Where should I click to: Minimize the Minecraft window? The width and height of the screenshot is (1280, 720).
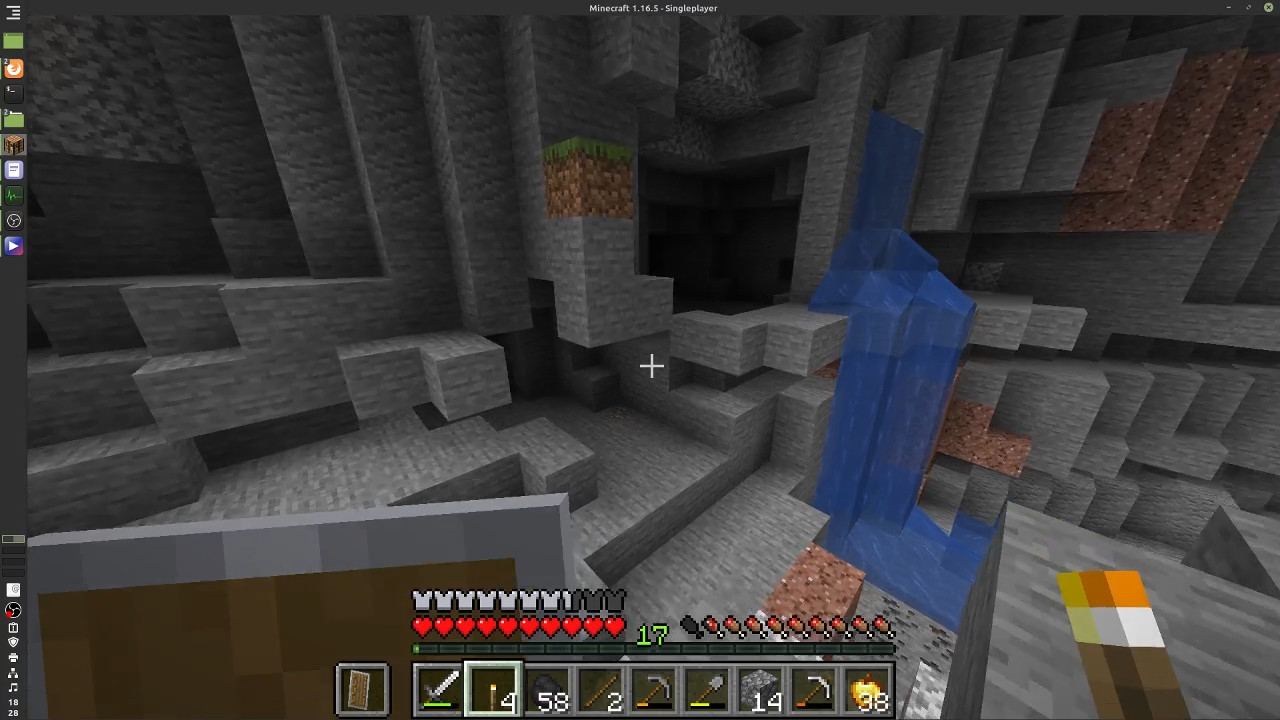pyautogui.click(x=1228, y=8)
